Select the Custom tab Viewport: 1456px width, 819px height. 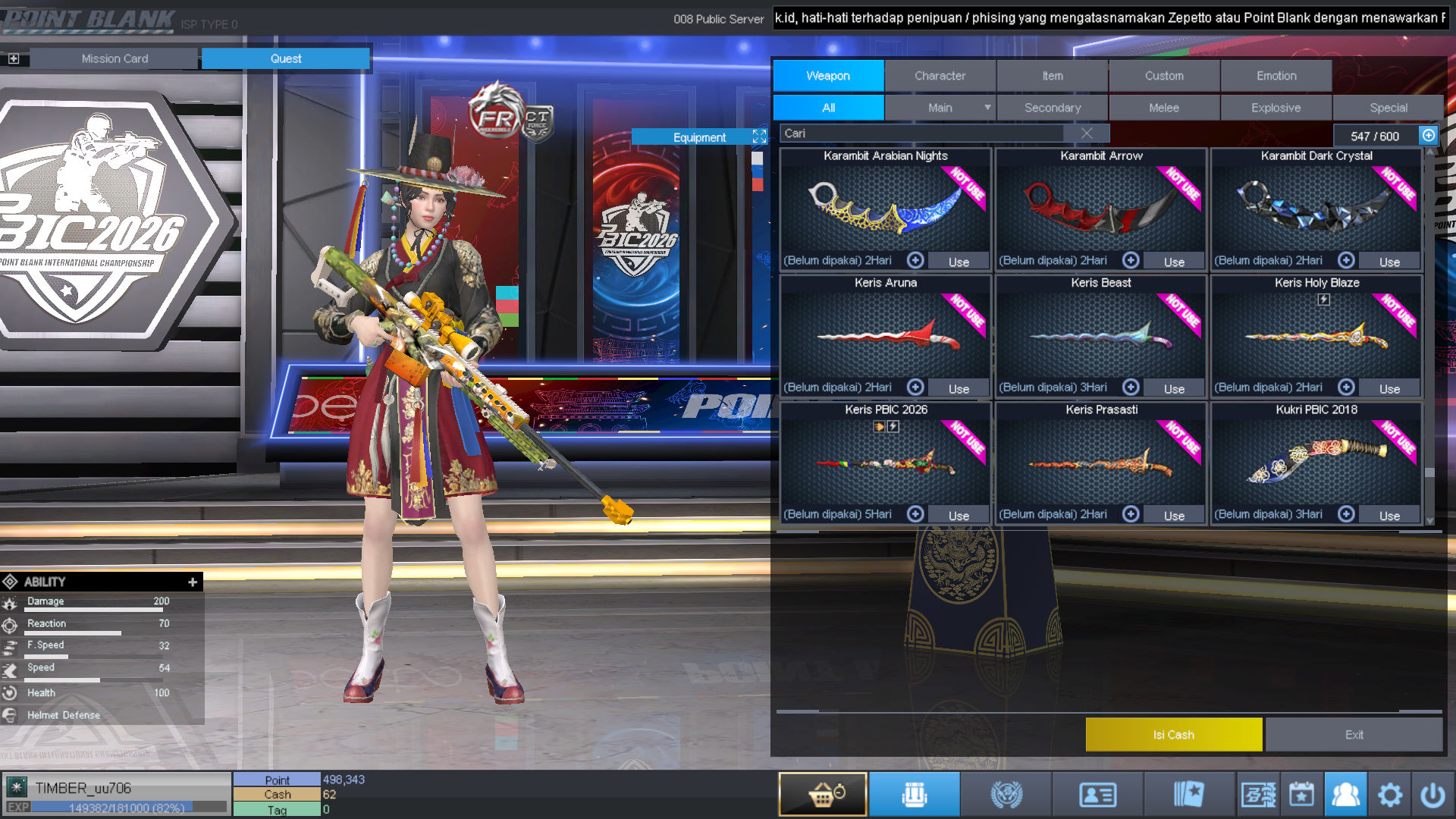(1164, 76)
